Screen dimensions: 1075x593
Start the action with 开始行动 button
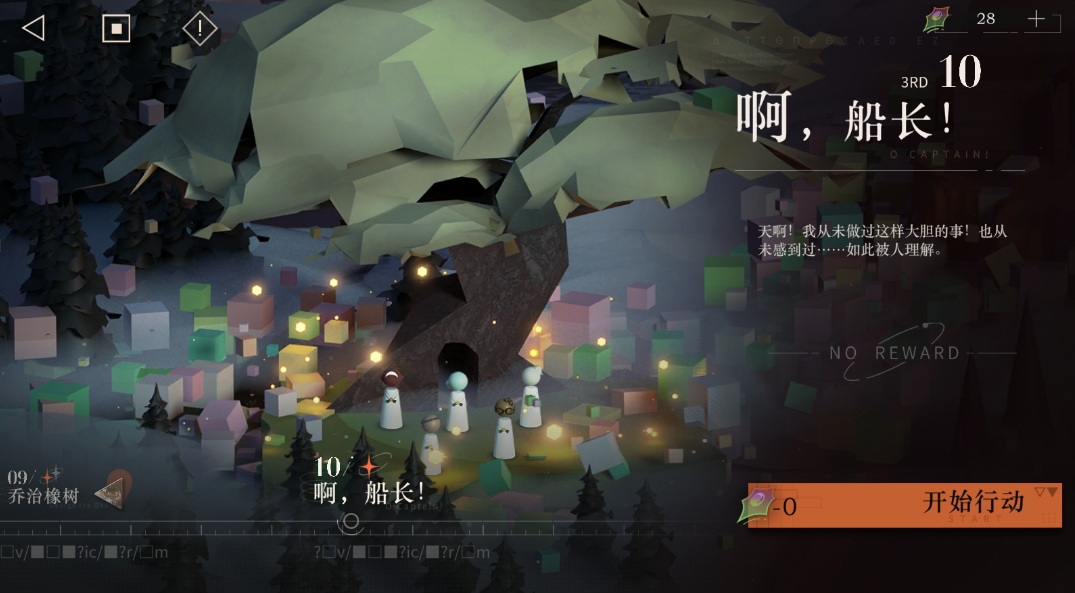[905, 505]
